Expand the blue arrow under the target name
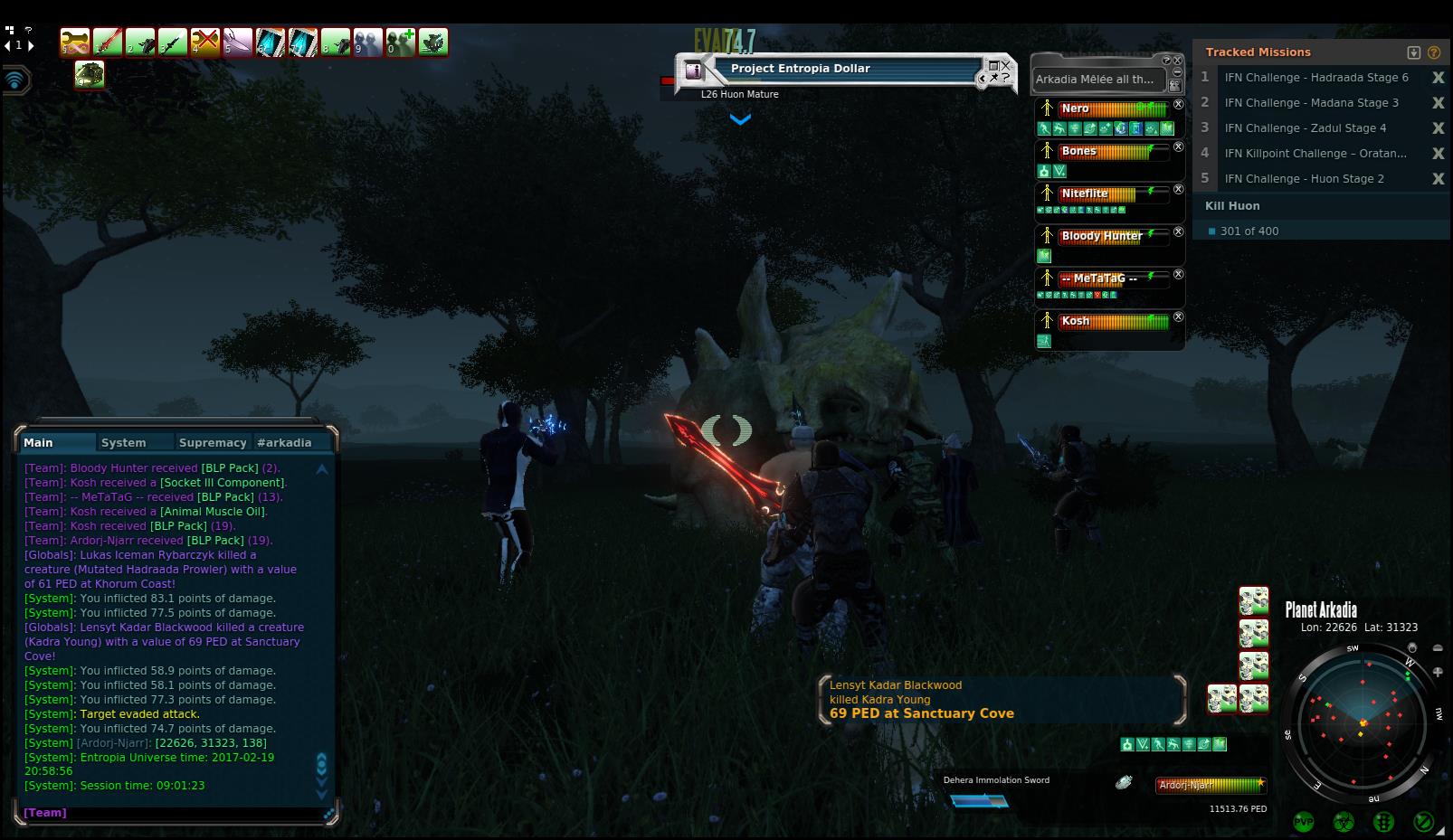Screen dimensions: 1453x840 pyautogui.click(x=740, y=118)
